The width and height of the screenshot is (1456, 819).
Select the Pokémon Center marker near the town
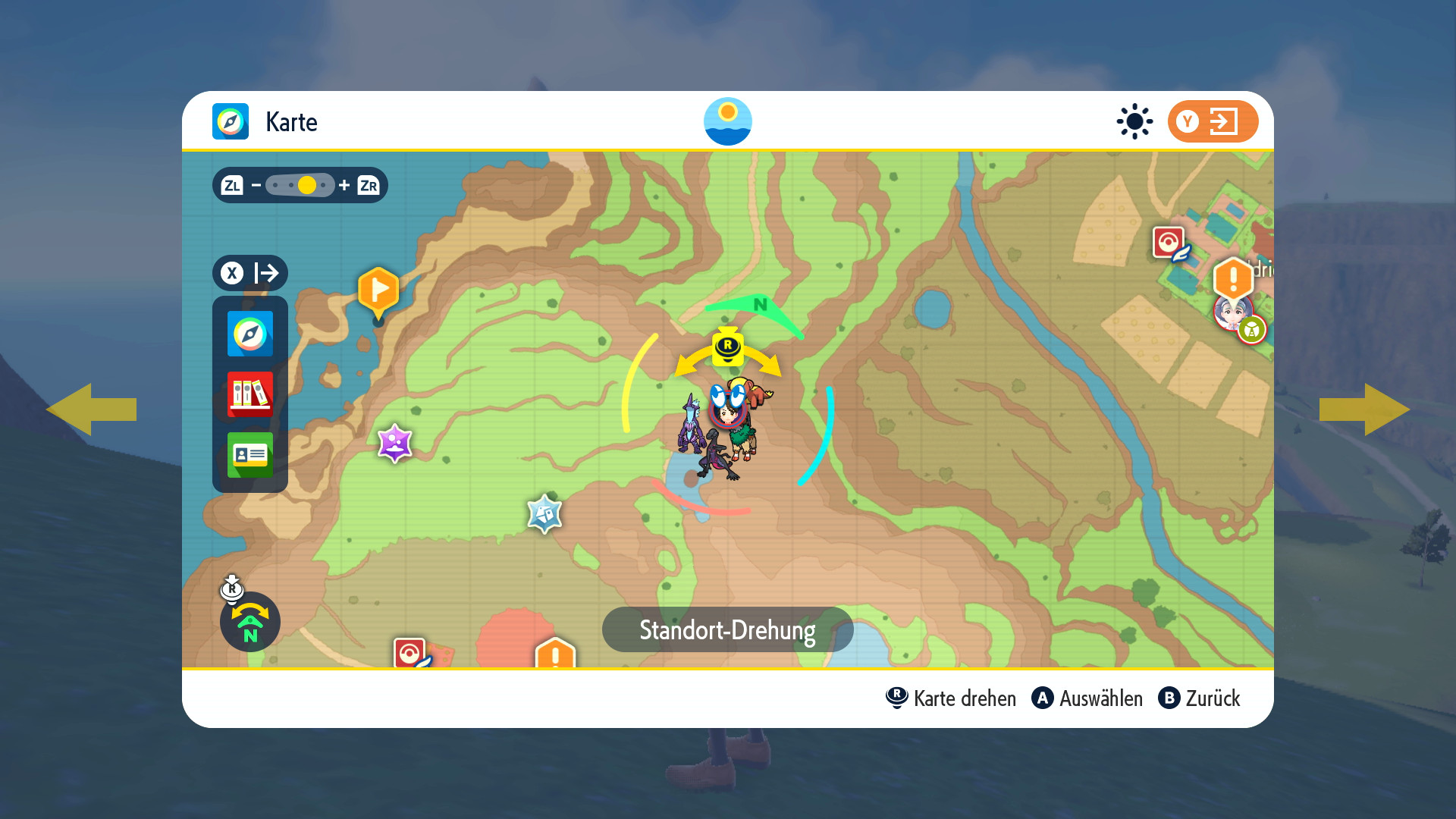click(x=1169, y=243)
